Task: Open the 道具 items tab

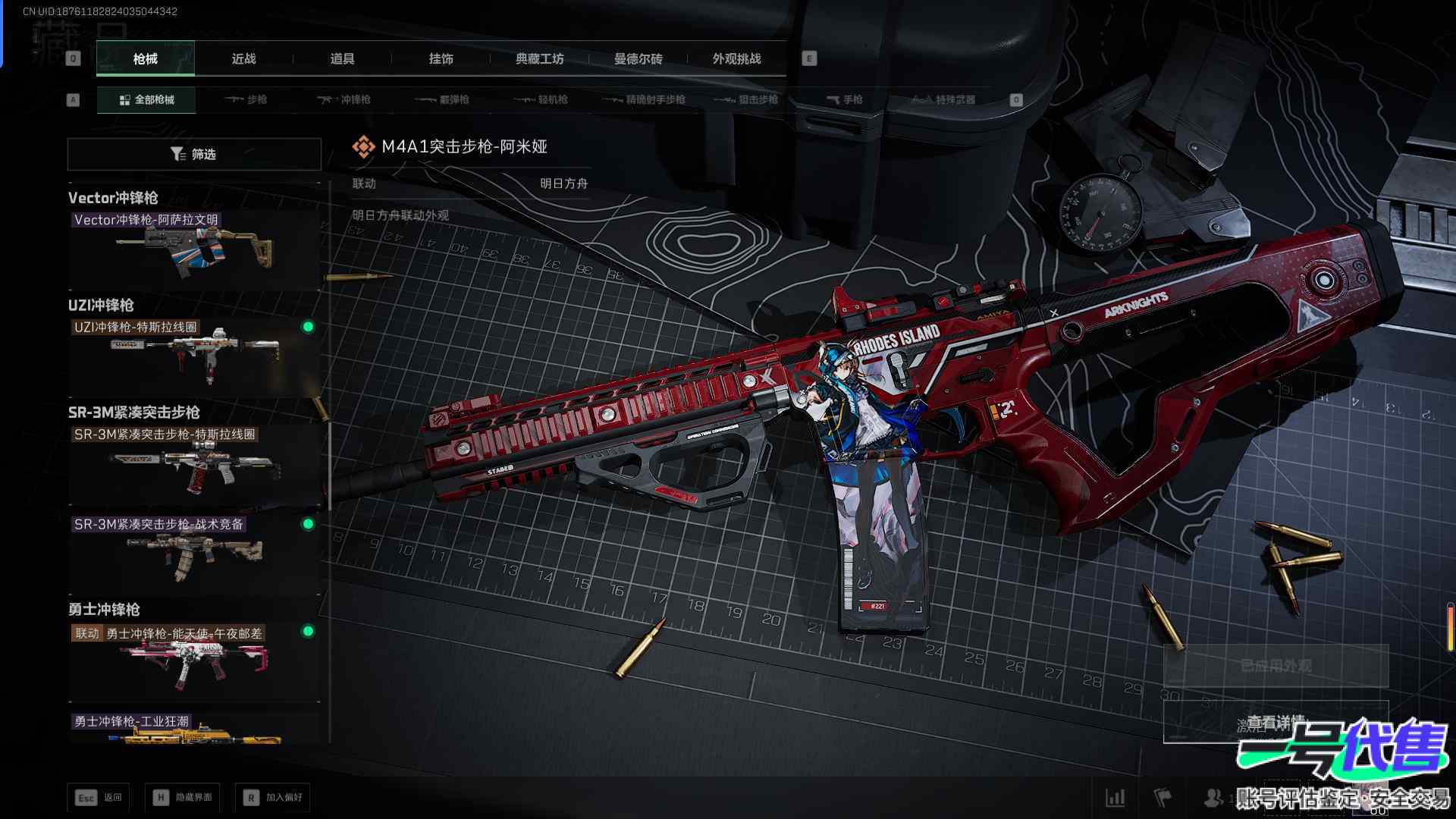Action: [342, 59]
